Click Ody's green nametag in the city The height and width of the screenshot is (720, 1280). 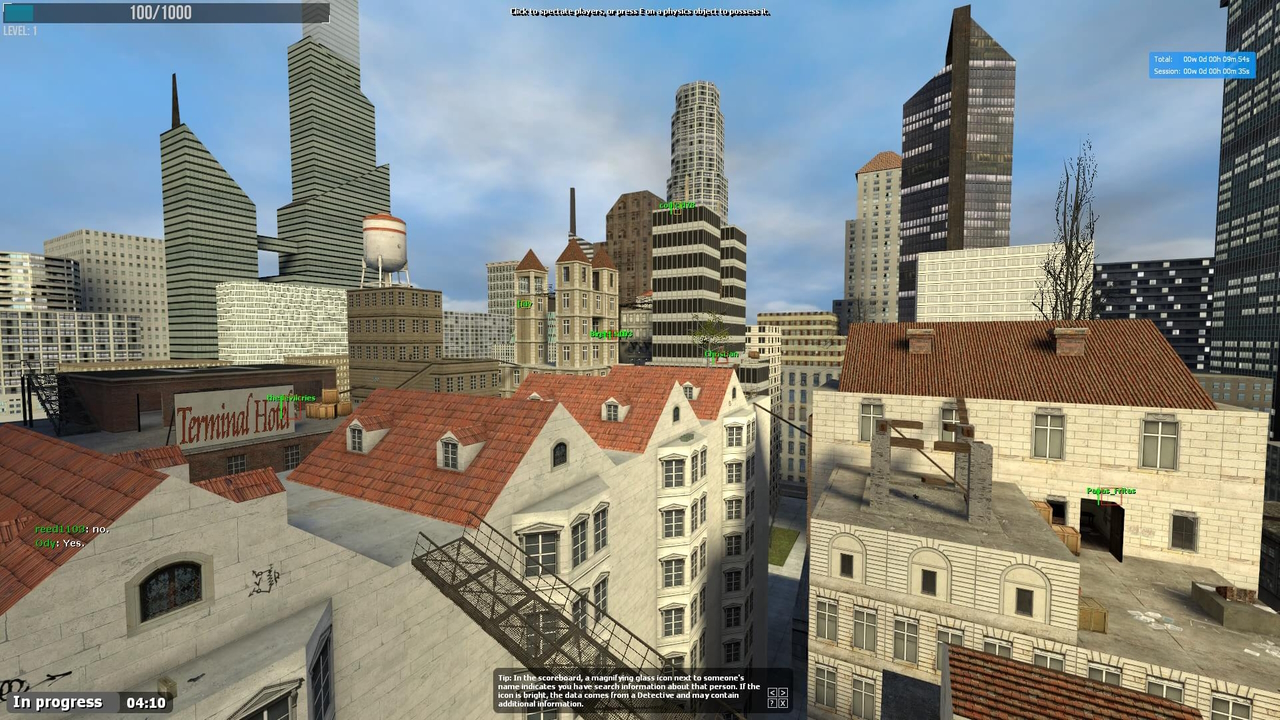coord(527,302)
